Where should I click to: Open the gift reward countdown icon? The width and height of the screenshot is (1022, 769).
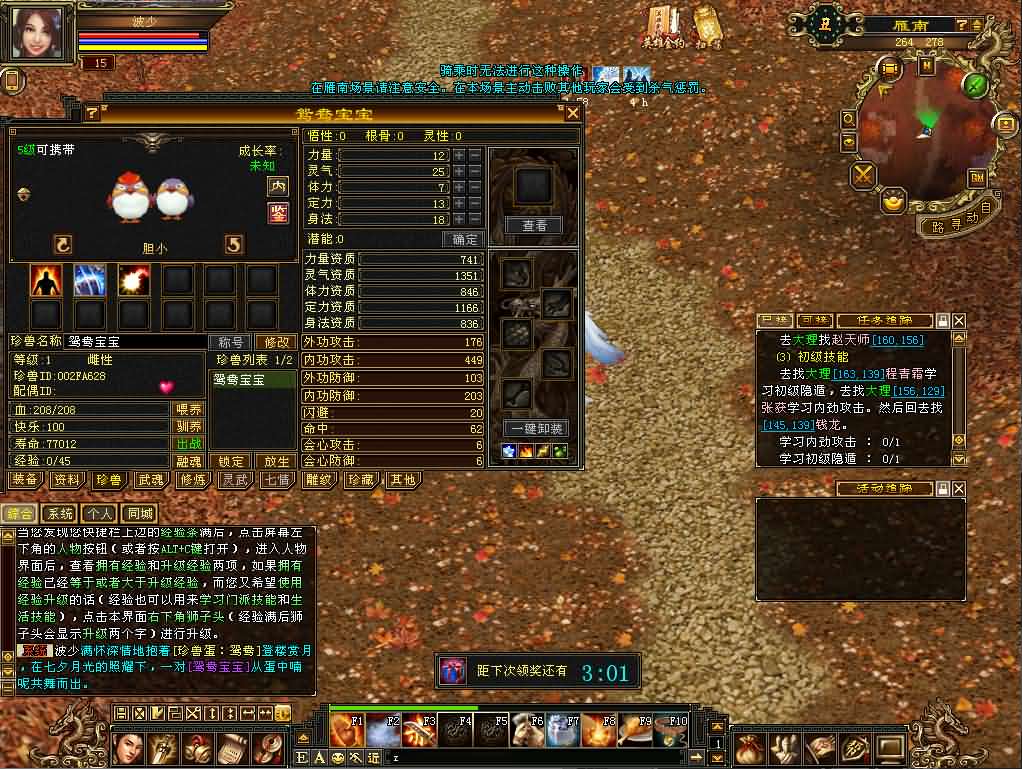pos(453,671)
